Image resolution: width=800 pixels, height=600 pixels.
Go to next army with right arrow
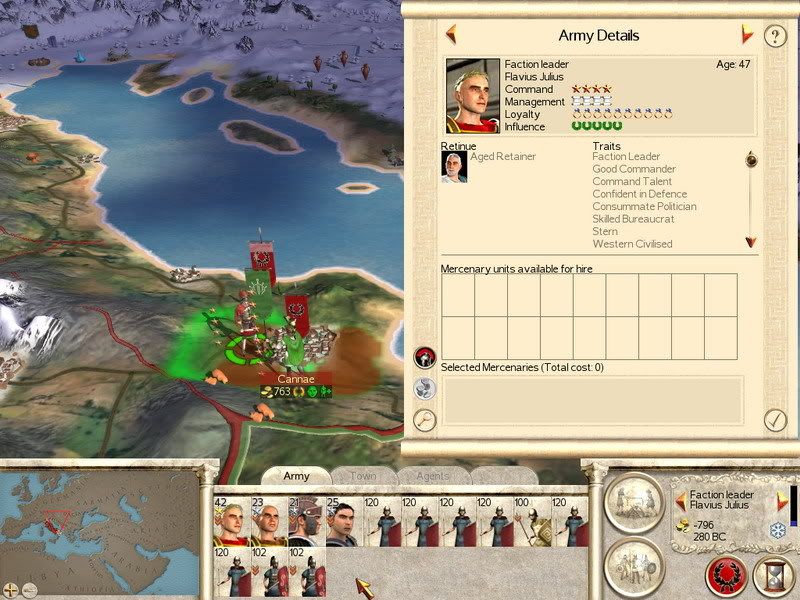click(x=746, y=35)
